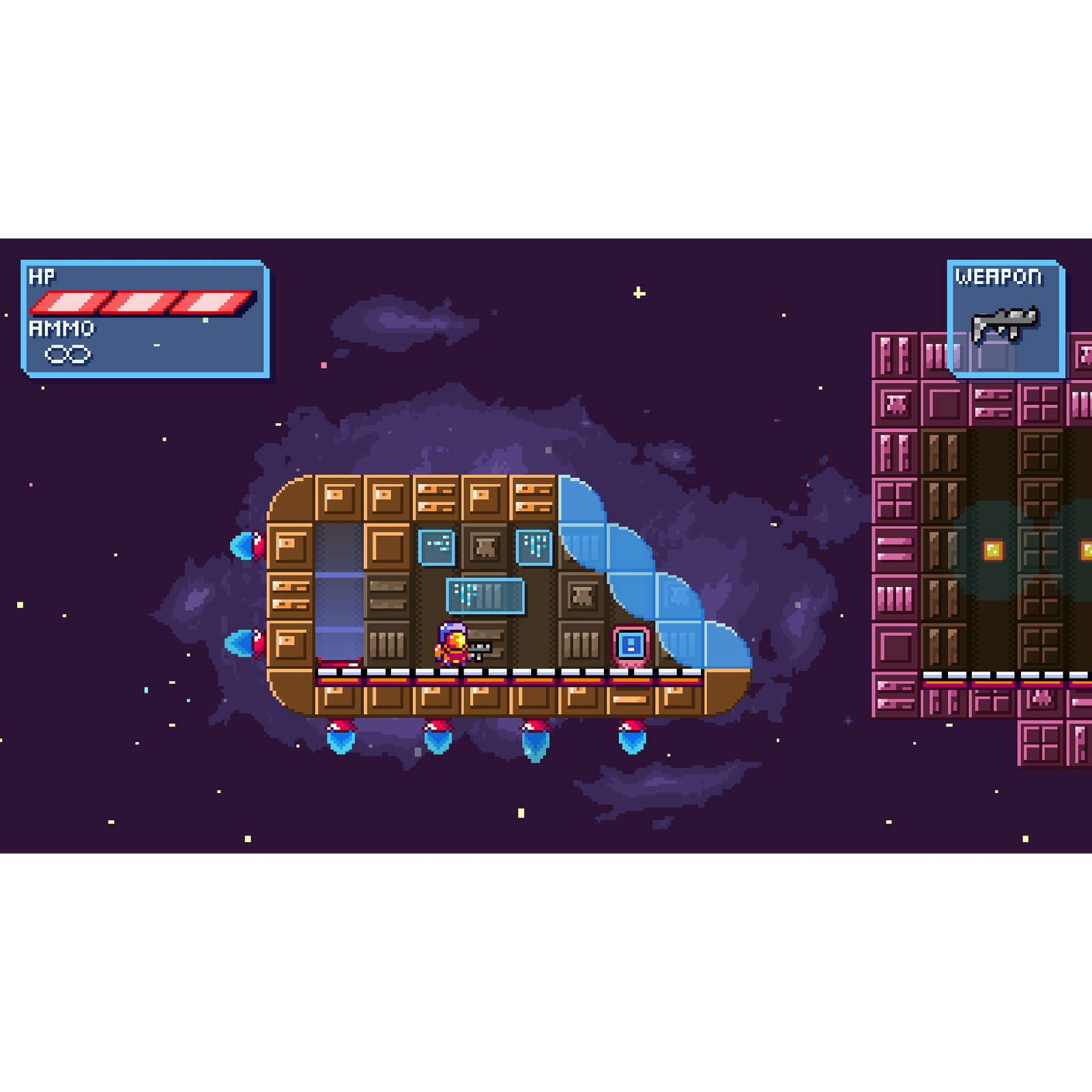Click the leftmost rear engine flame of the ship

point(248,546)
